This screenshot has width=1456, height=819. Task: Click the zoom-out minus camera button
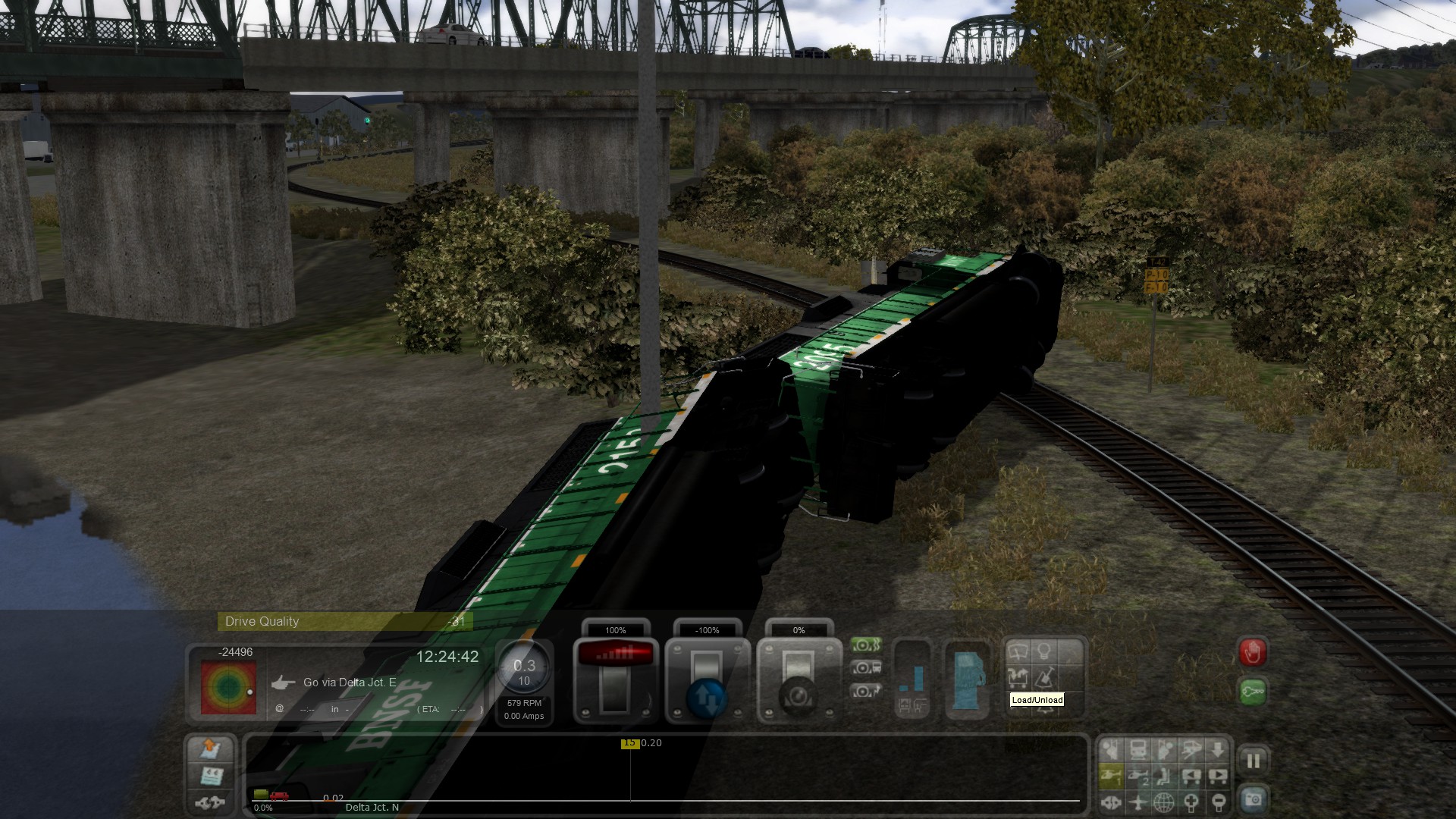tap(1218, 802)
